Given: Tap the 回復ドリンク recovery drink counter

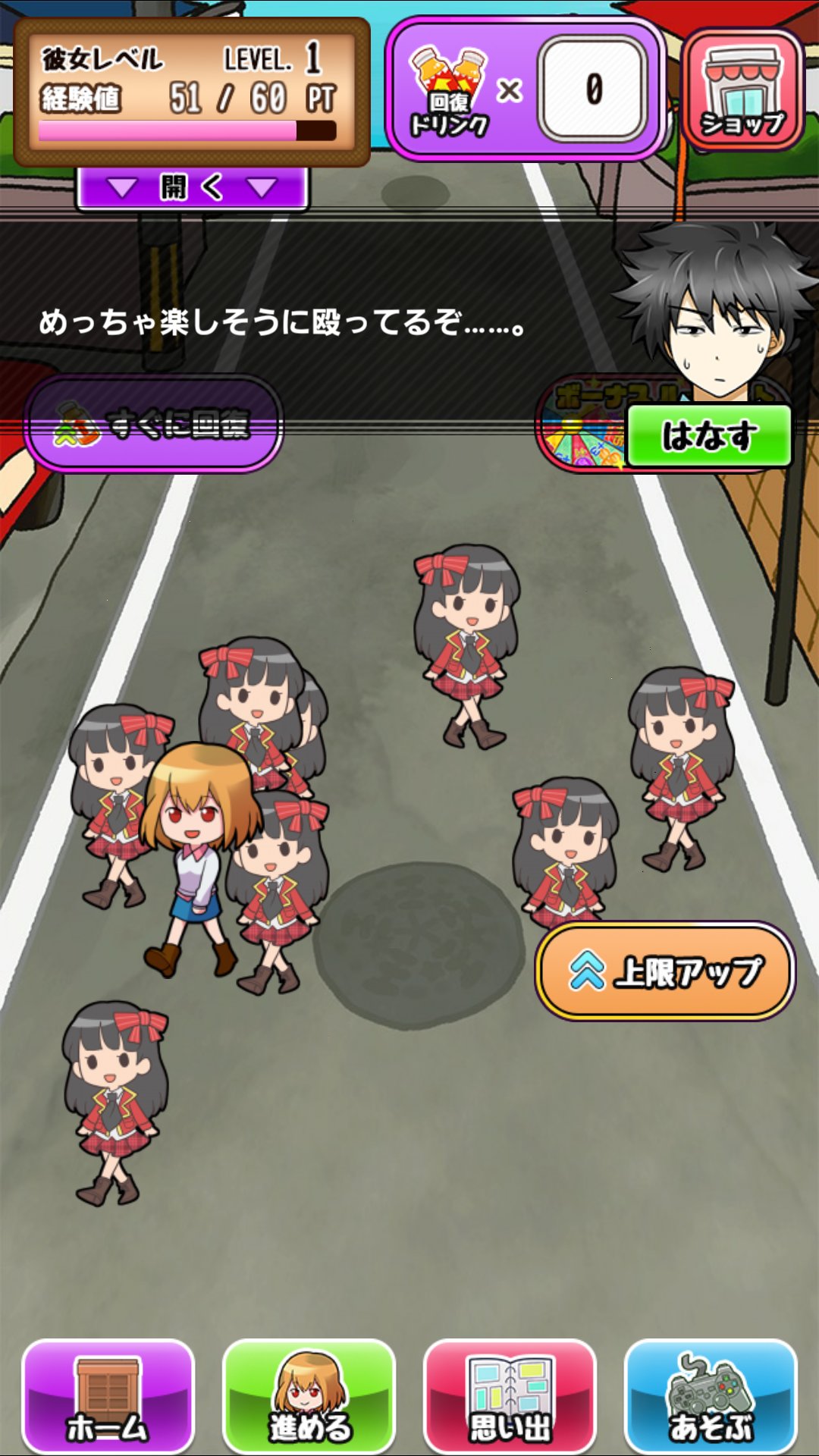Looking at the screenshot, I should pos(525,89).
